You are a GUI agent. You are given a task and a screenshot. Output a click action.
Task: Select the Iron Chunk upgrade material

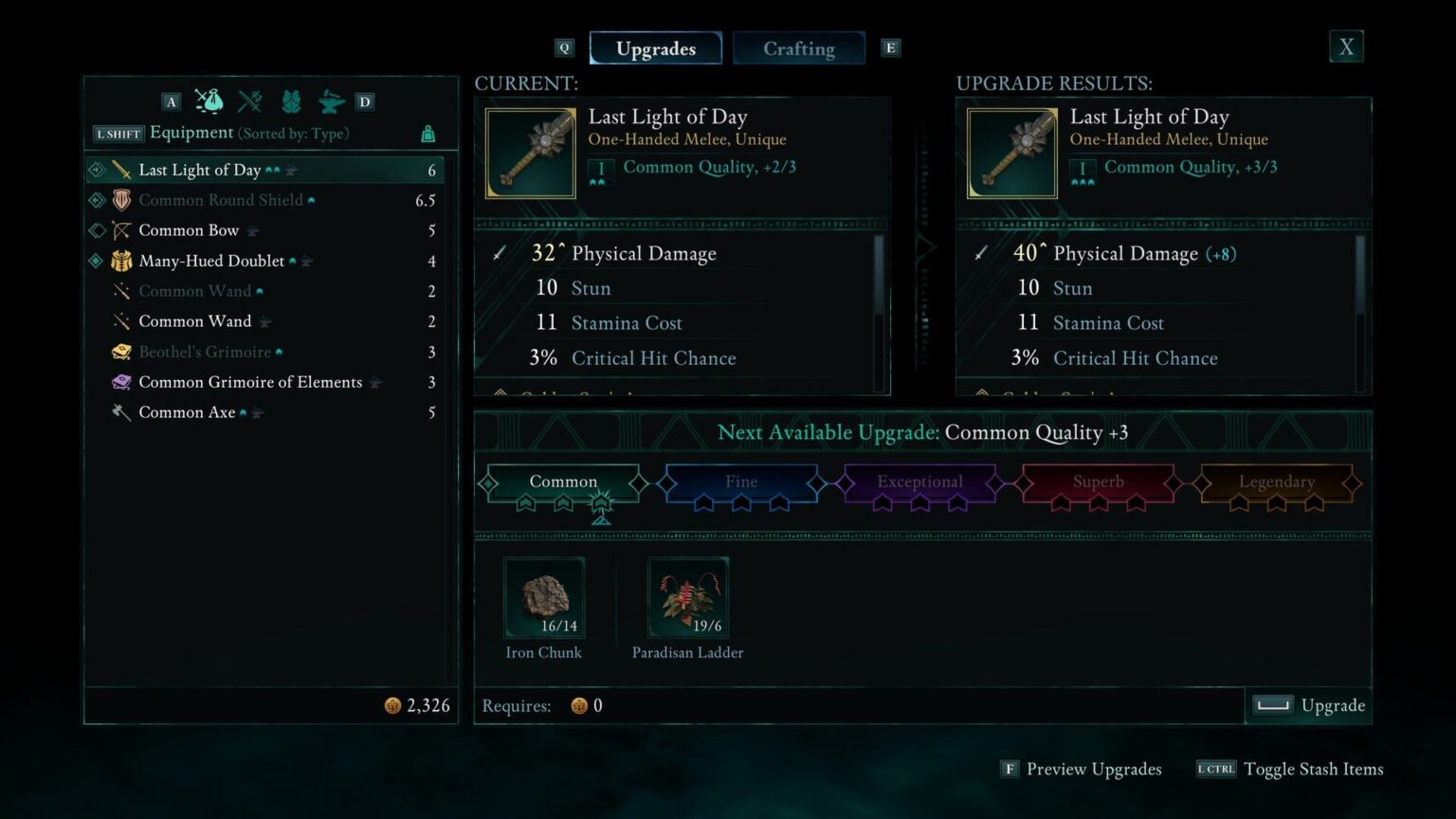[543, 595]
